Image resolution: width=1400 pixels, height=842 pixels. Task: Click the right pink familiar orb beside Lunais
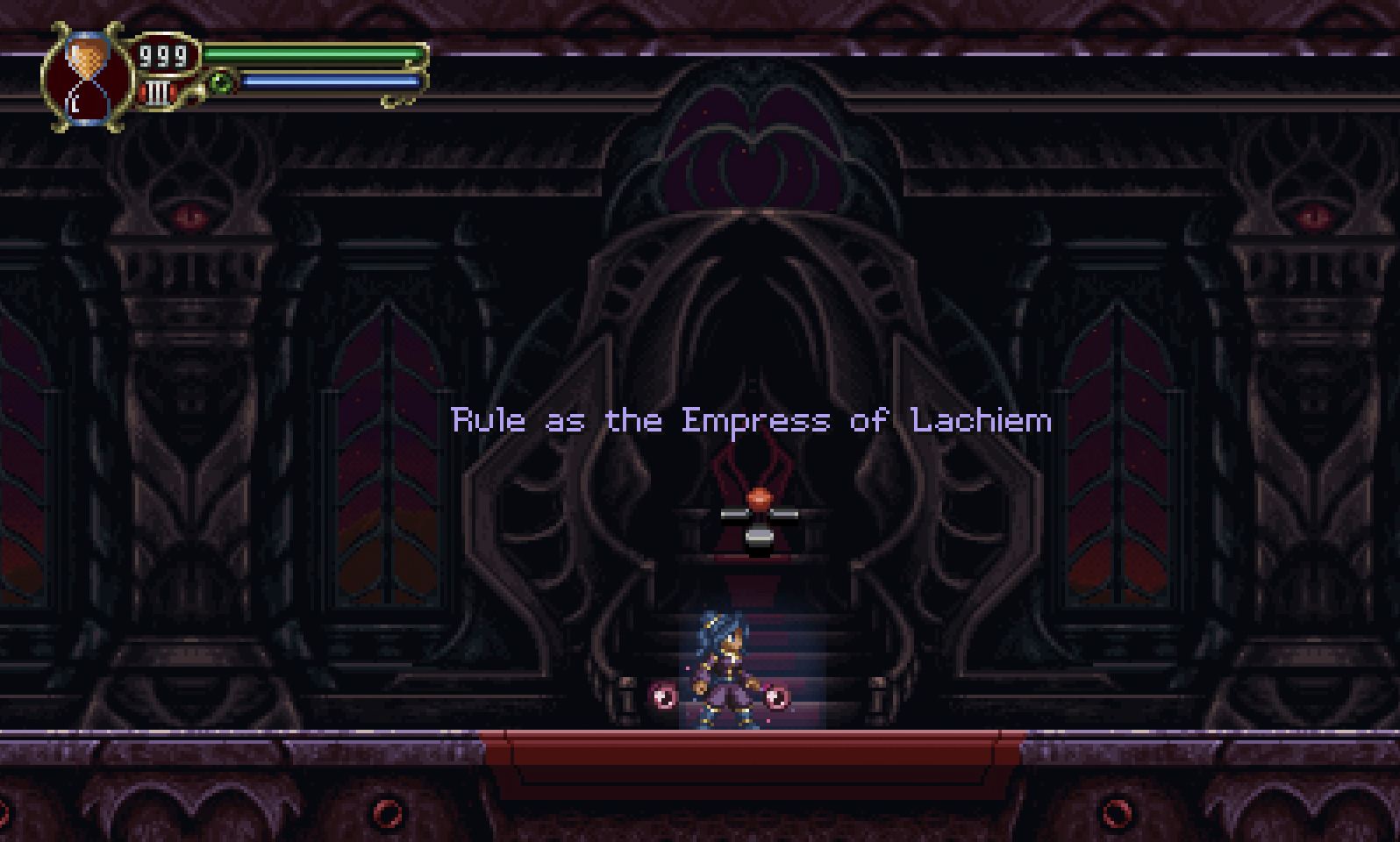tap(778, 697)
